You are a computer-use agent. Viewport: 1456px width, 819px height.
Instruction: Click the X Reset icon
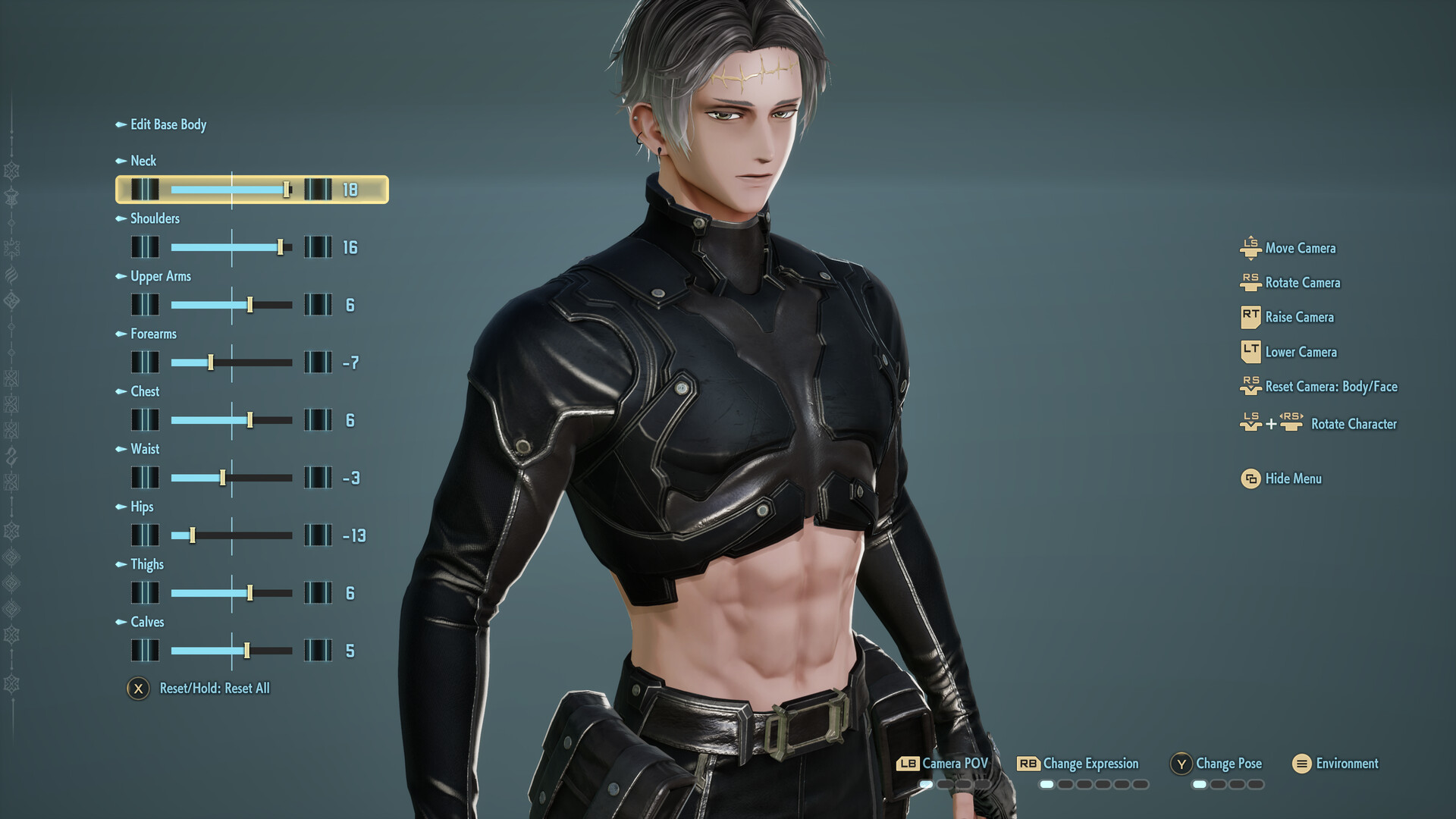pos(138,689)
